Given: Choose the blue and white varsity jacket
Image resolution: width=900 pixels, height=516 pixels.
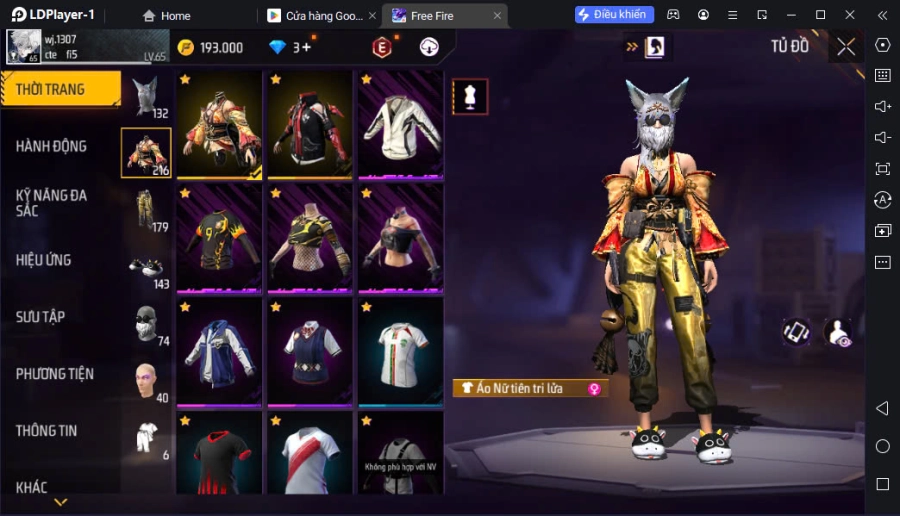Looking at the screenshot, I should point(219,350).
